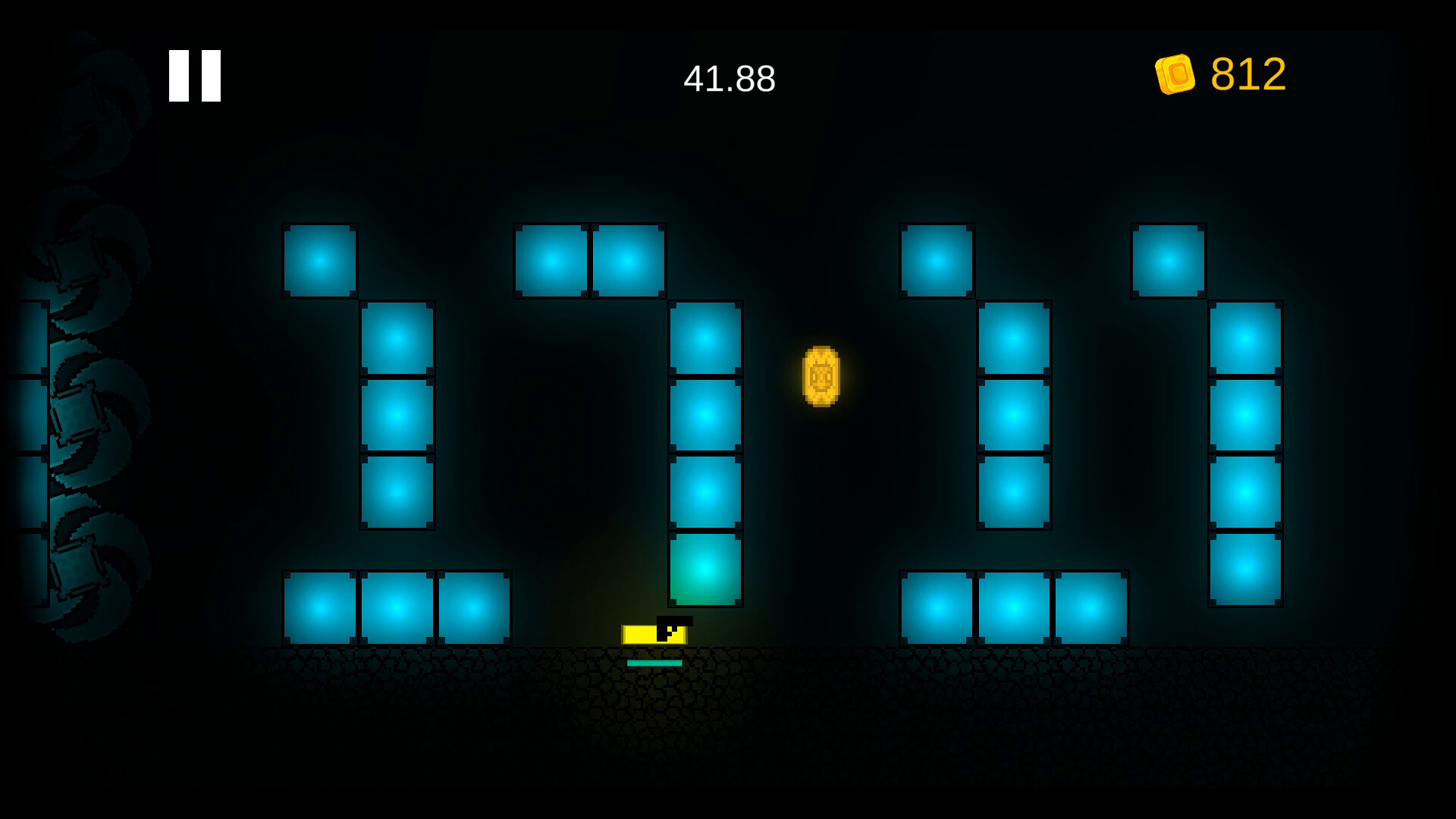1456x819 pixels.
Task: Select the coin count reading 812
Action: [1248, 74]
